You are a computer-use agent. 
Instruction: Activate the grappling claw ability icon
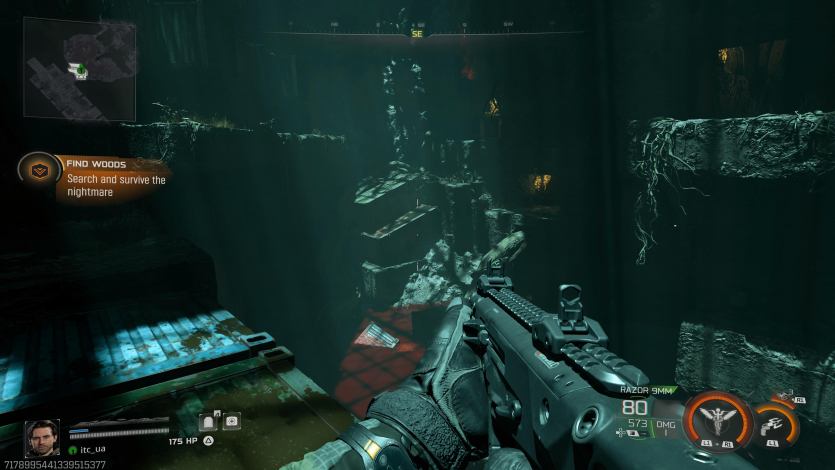pyautogui.click(x=775, y=425)
